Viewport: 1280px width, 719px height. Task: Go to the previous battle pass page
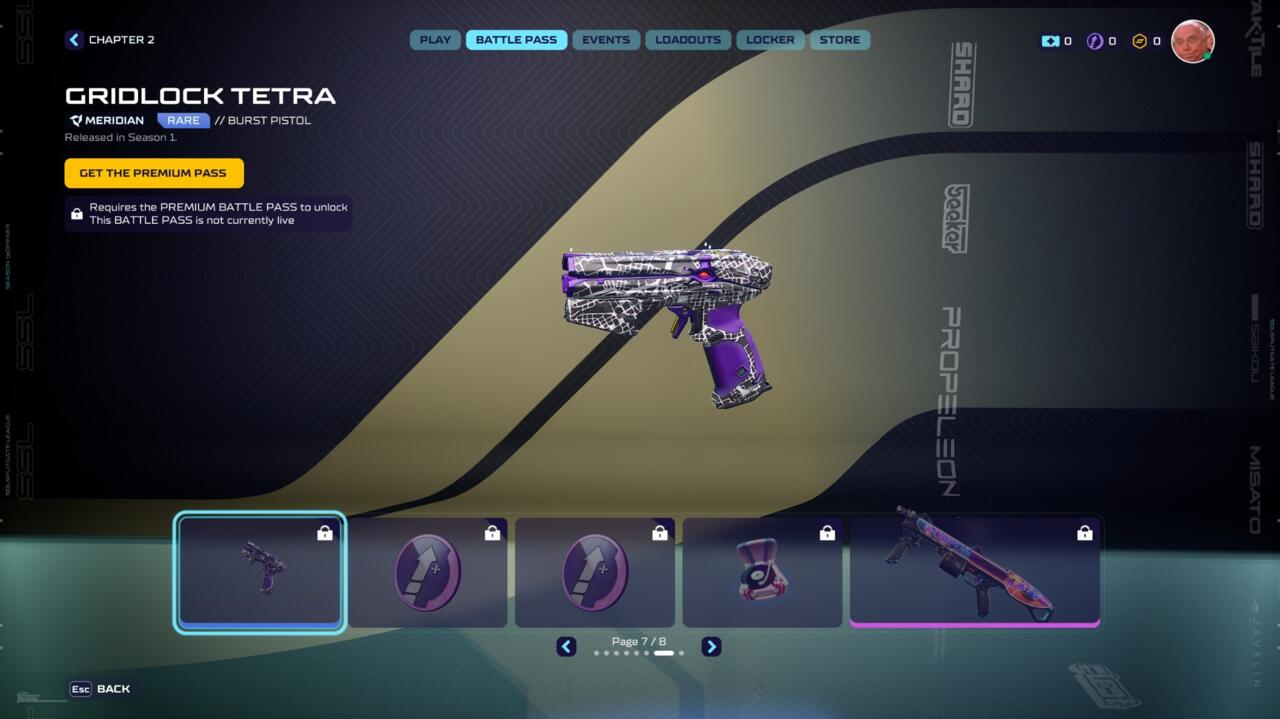(566, 647)
